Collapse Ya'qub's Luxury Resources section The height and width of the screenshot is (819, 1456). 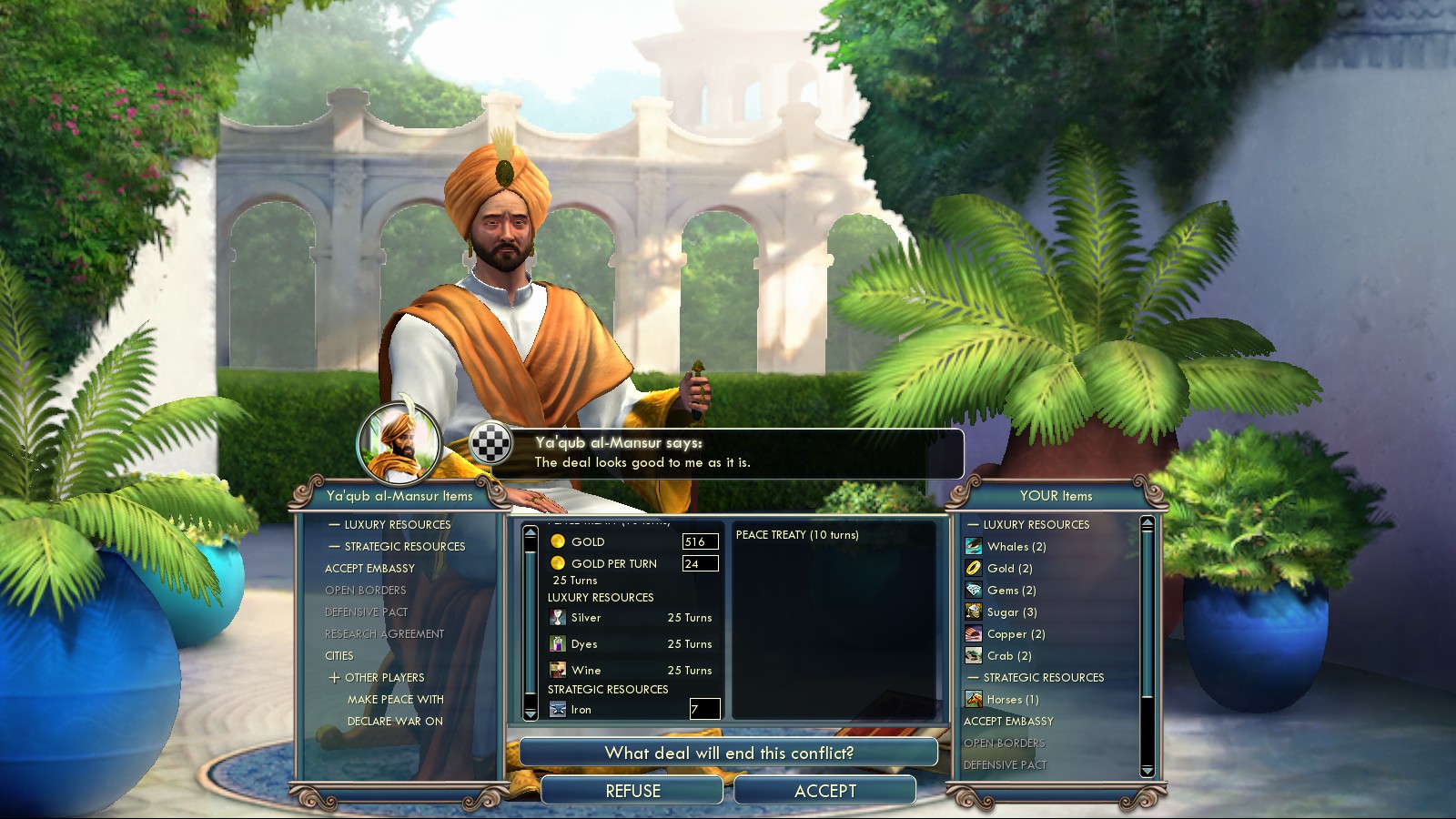(389, 525)
